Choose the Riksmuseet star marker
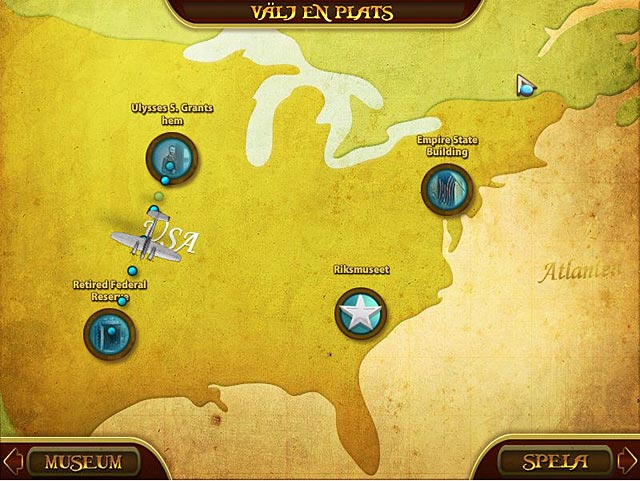640x481 pixels. pyautogui.click(x=360, y=313)
